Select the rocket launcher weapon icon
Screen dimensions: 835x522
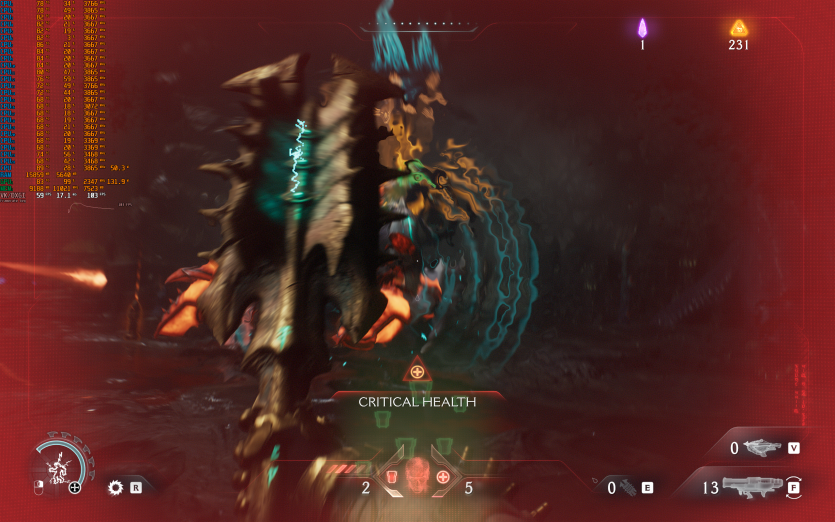click(x=752, y=487)
